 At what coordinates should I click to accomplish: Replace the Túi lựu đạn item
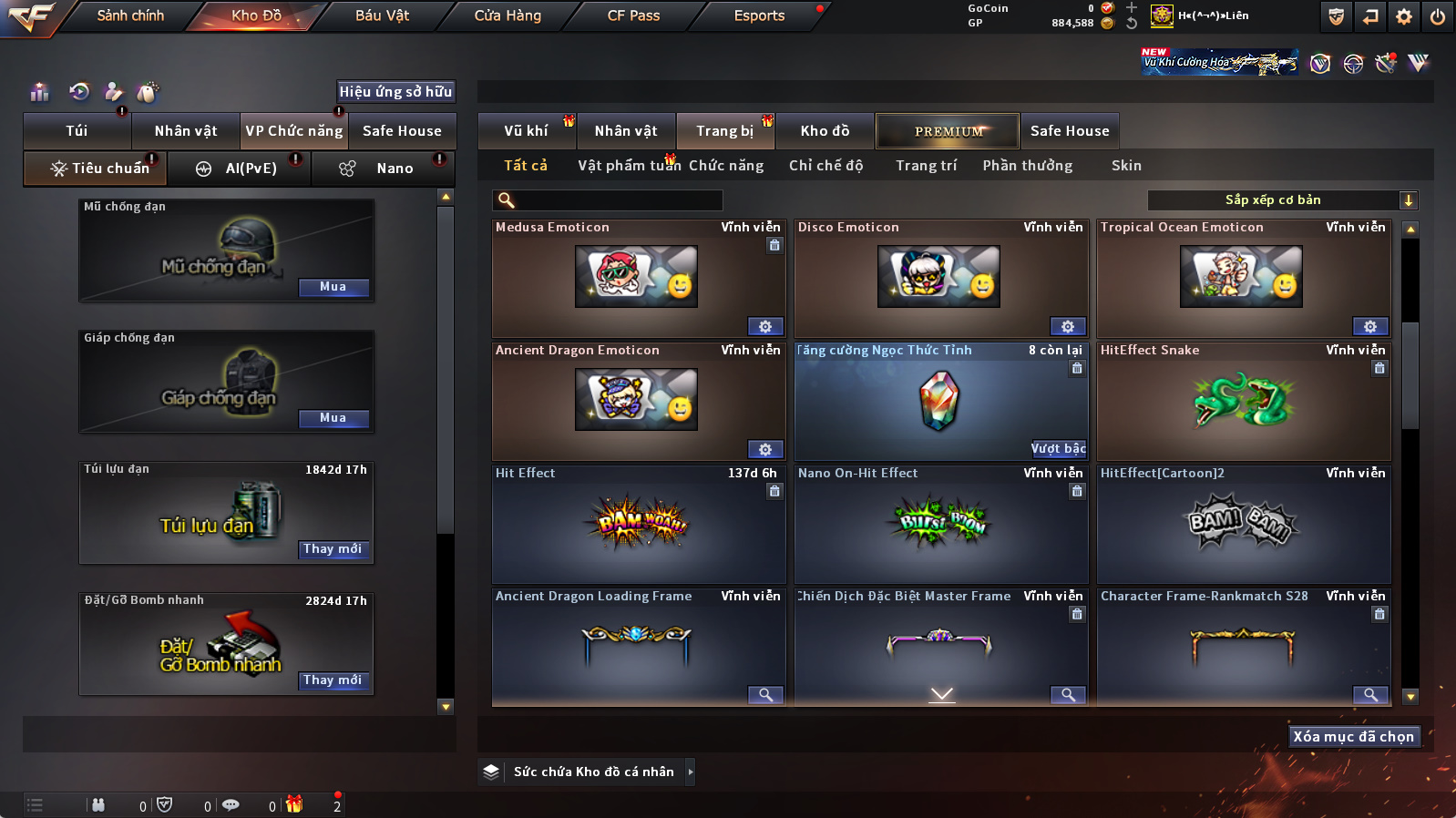coord(333,549)
